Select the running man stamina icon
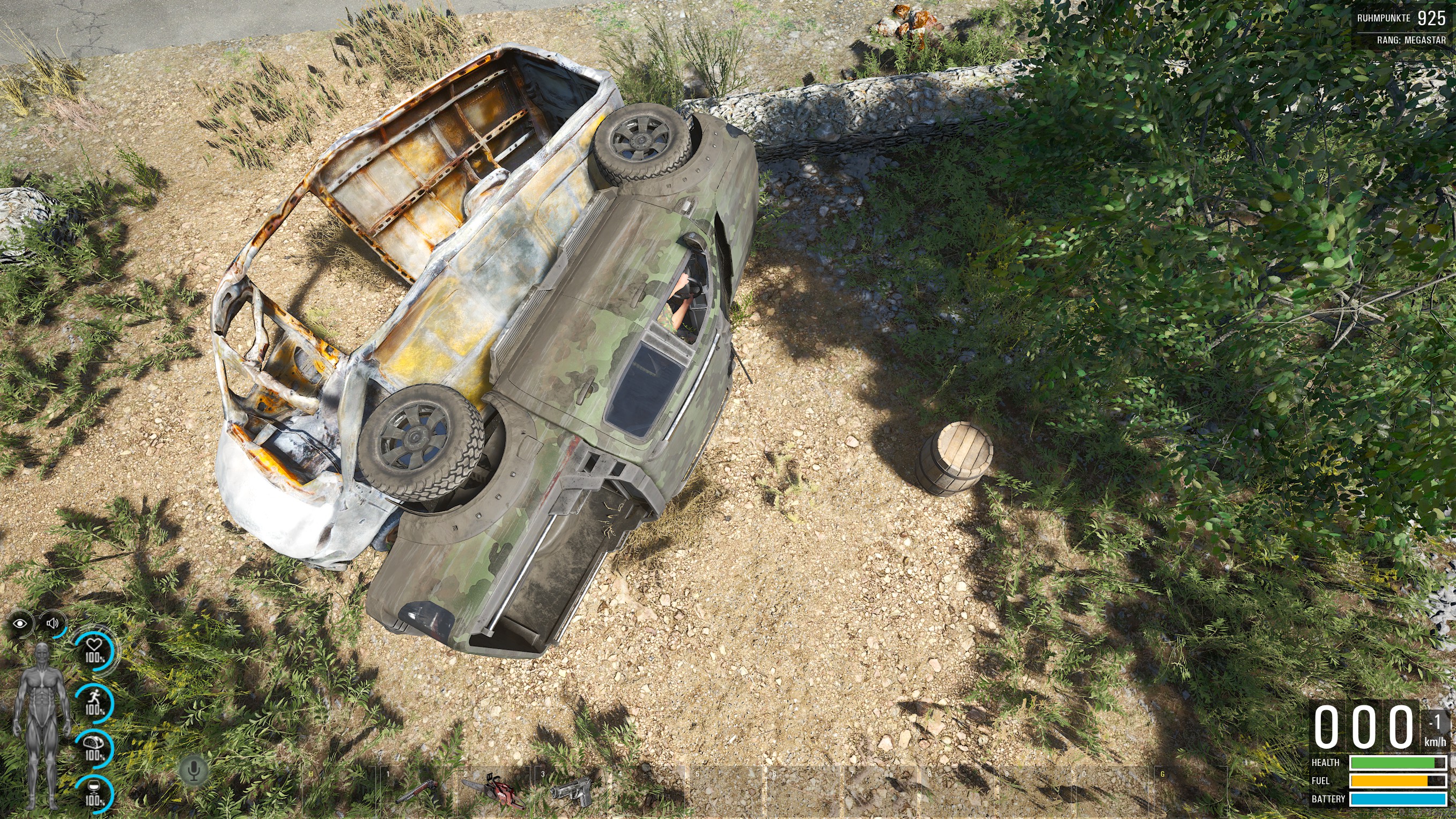The width and height of the screenshot is (1456, 819). point(94,703)
